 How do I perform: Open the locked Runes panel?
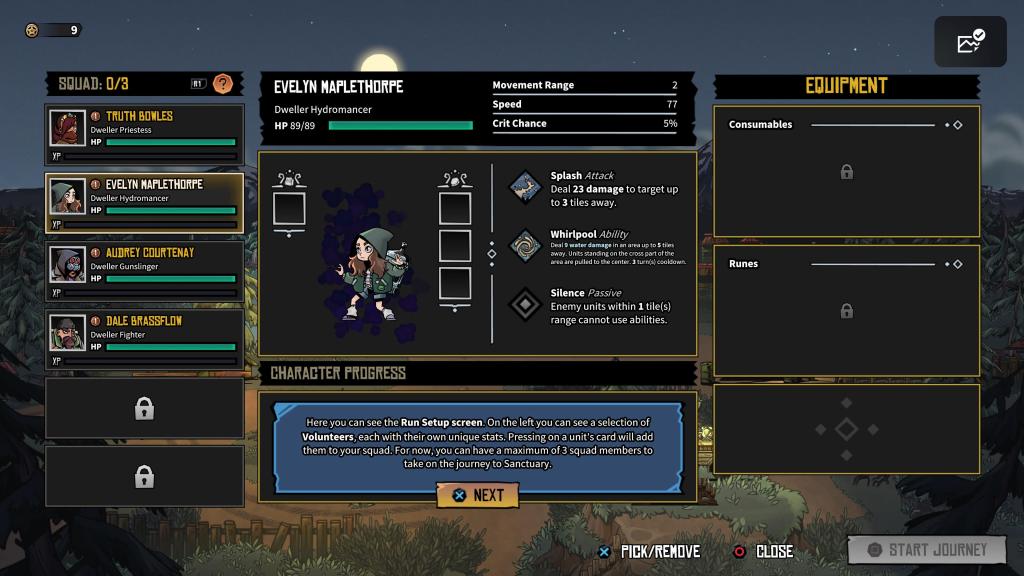[x=846, y=311]
